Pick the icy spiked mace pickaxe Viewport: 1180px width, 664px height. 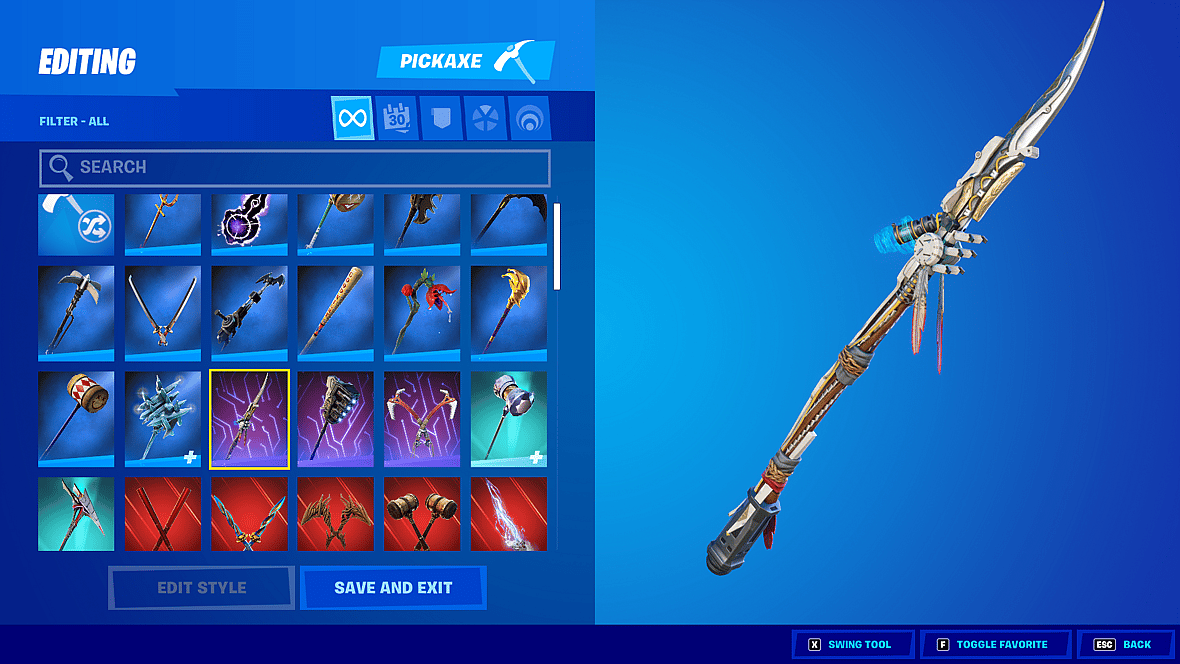[x=163, y=418]
